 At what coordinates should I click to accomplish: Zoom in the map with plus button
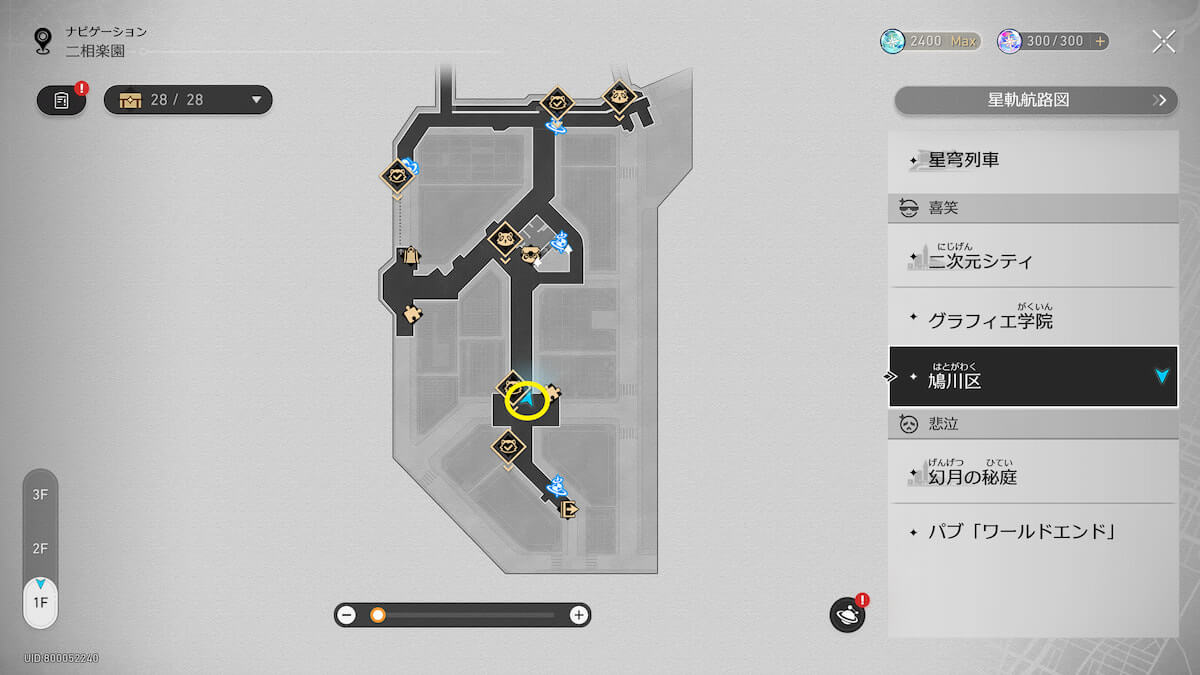(578, 615)
